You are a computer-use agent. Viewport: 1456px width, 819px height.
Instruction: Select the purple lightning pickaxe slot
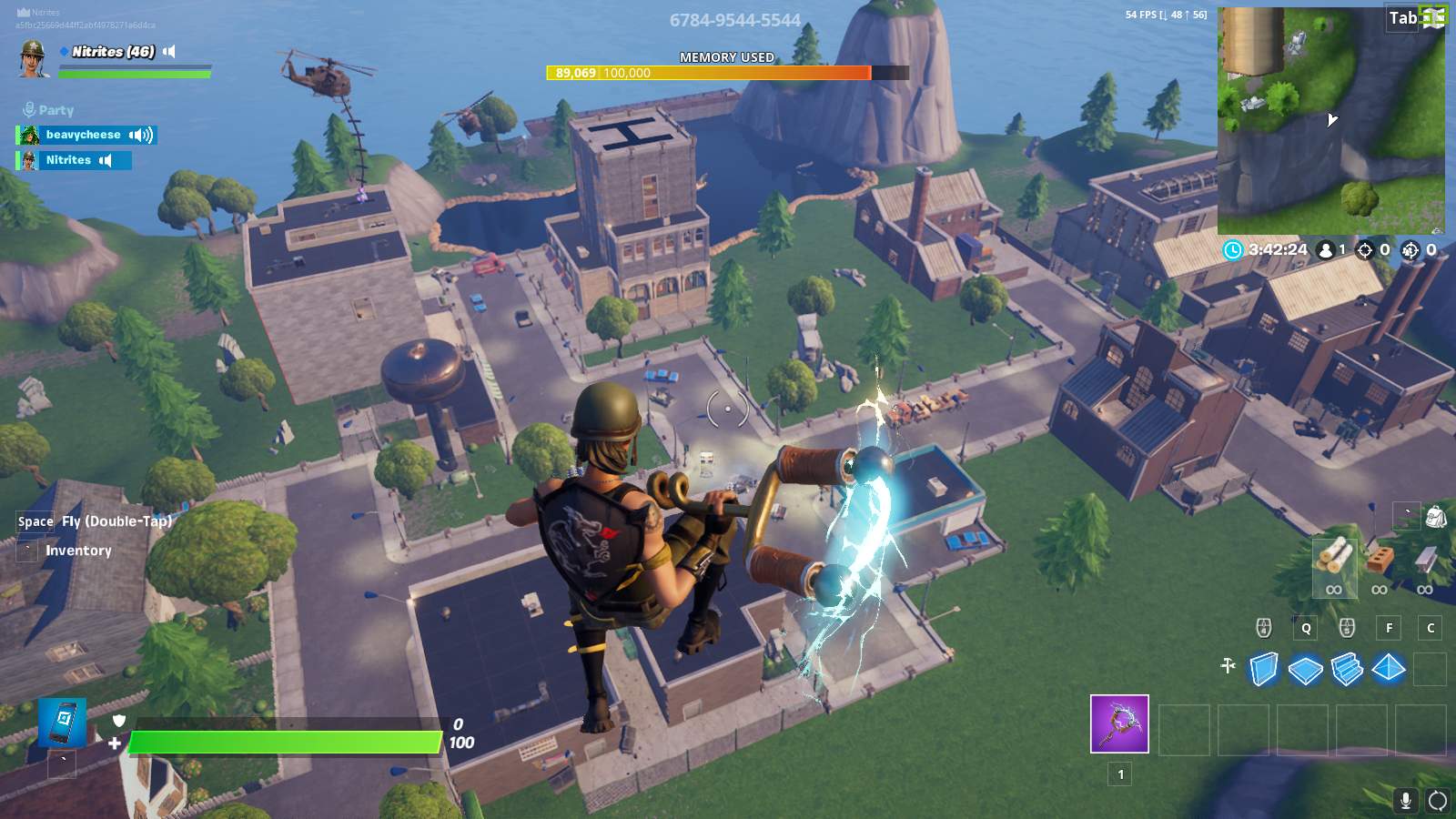coord(1119,724)
